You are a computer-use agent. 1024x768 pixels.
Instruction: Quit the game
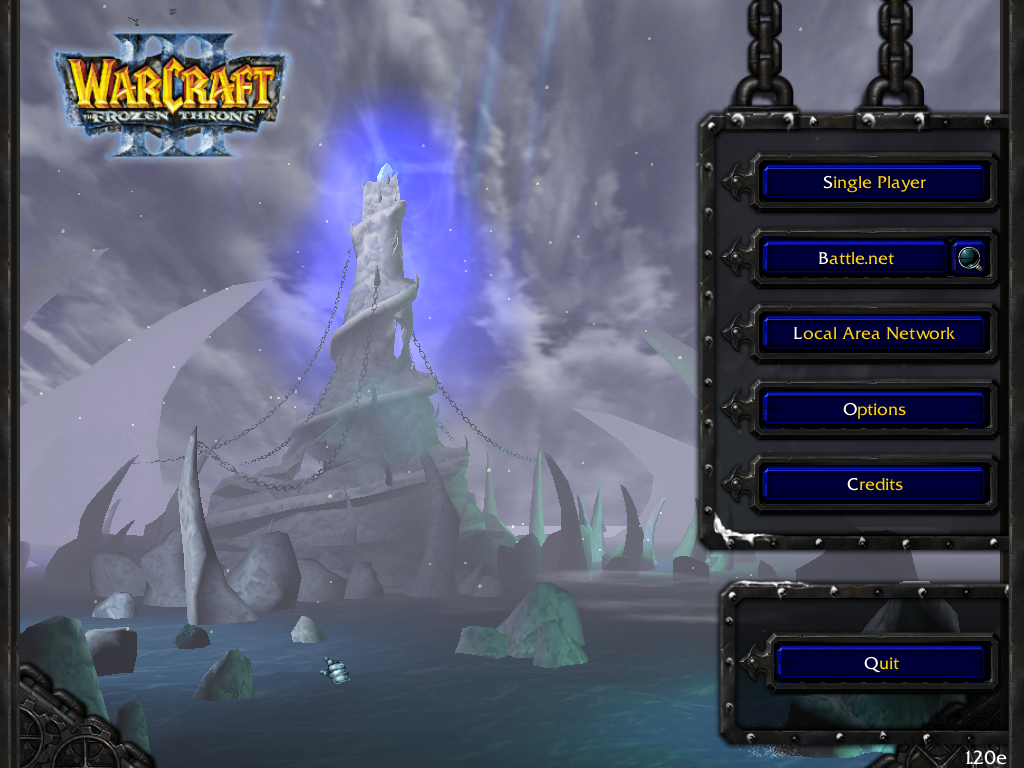point(881,664)
